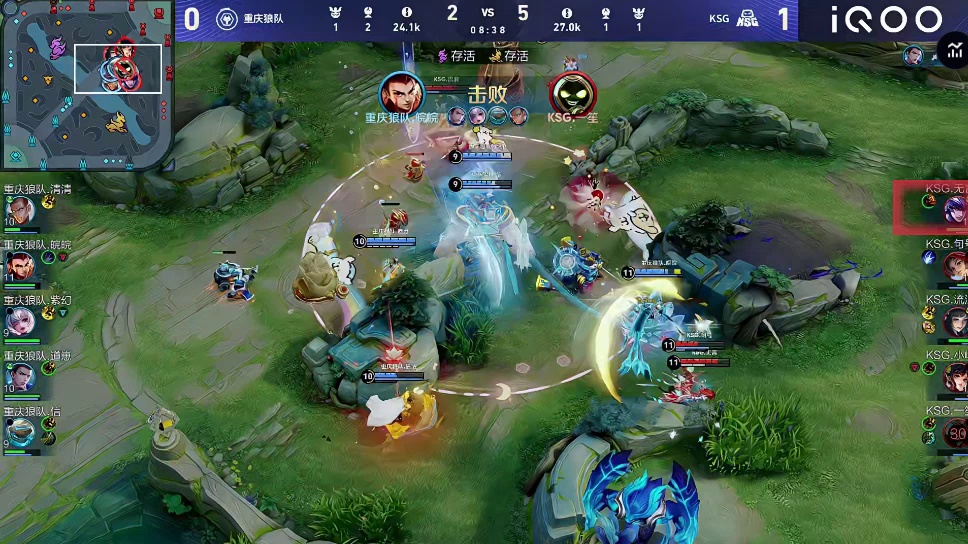Select the red-highlighted KSG player portrait
The width and height of the screenshot is (968, 544).
click(x=952, y=210)
